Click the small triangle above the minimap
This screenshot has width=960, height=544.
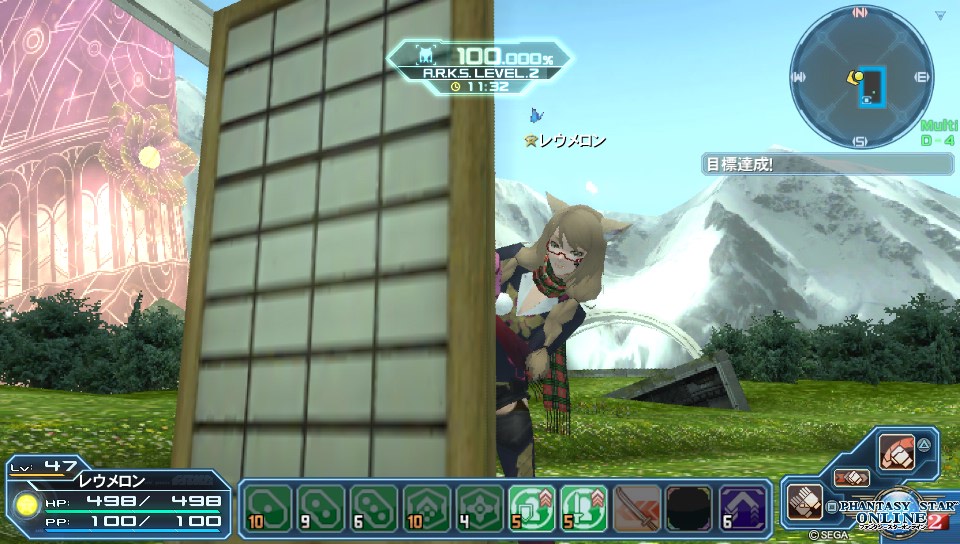coord(940,15)
